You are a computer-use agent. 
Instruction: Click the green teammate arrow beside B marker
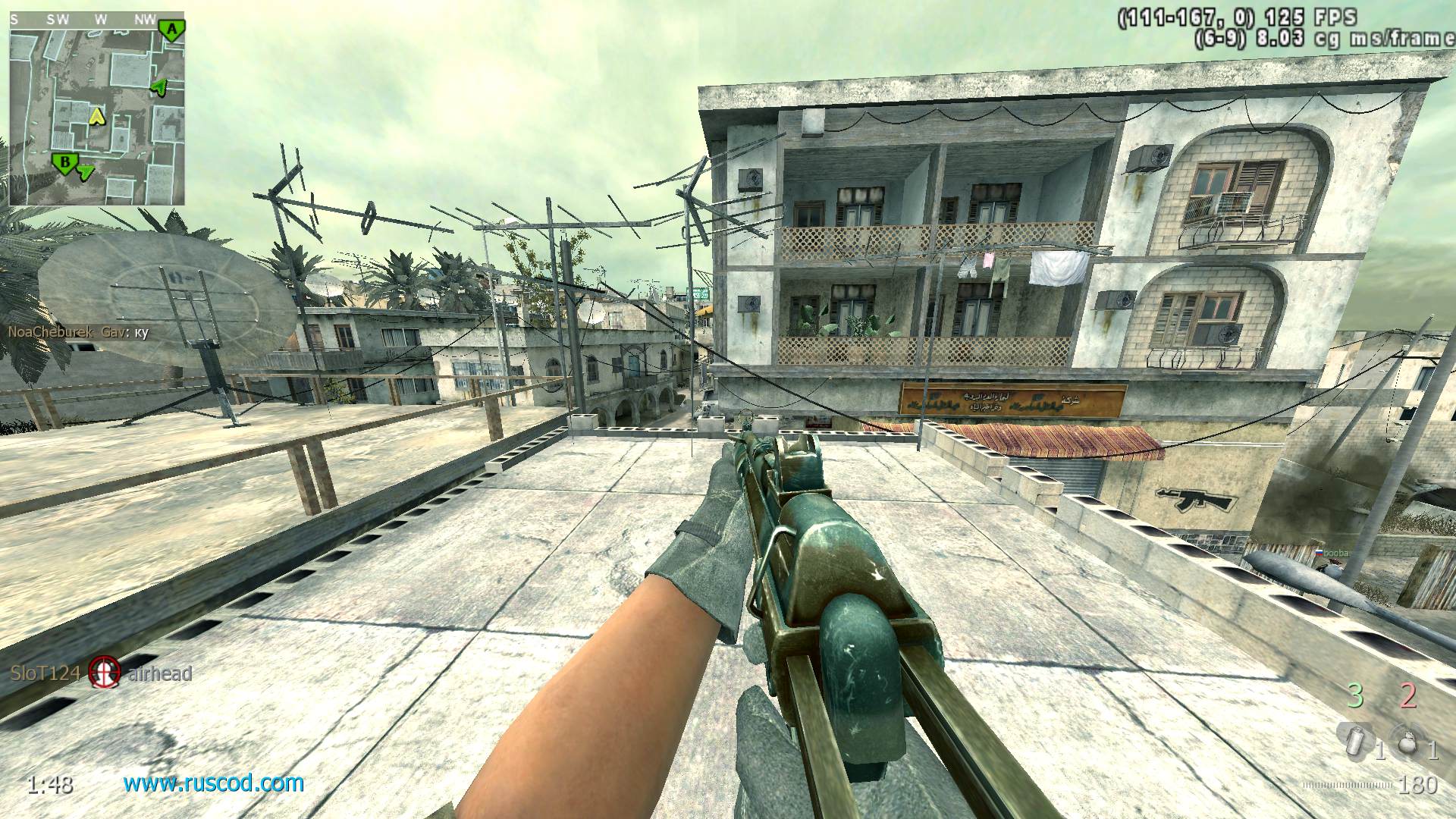point(86,173)
